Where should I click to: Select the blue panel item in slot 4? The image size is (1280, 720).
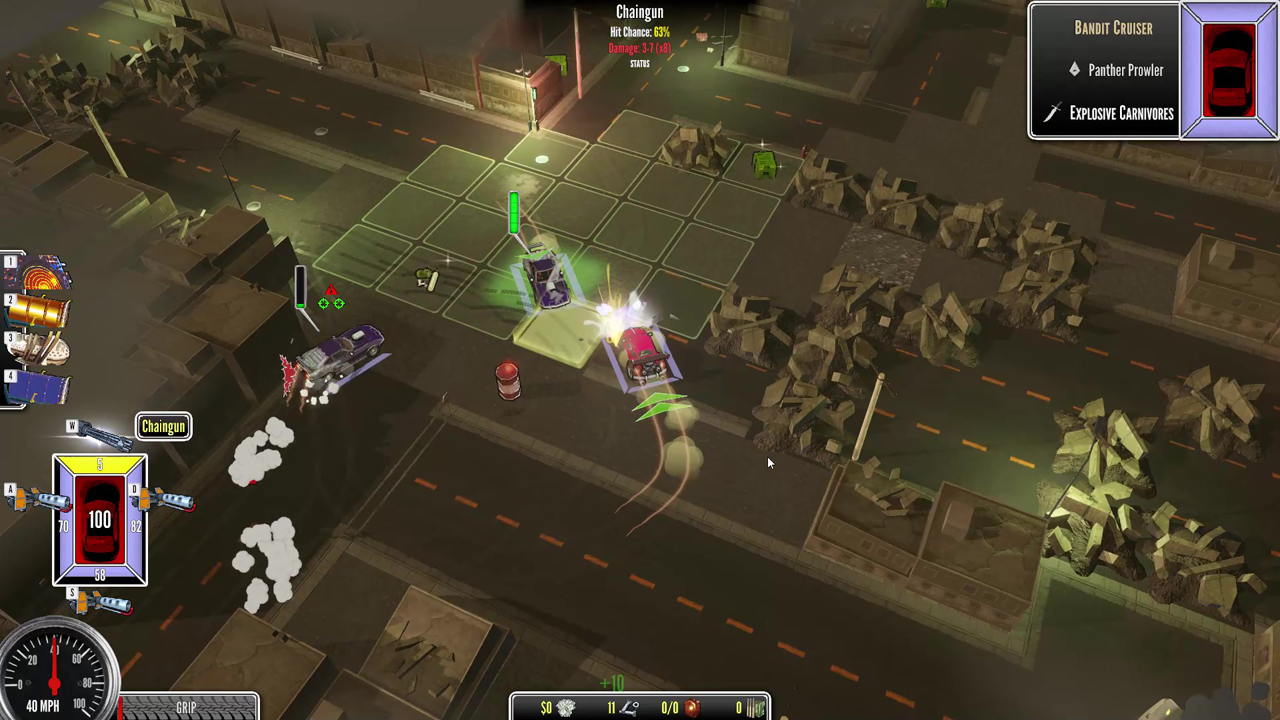40,387
